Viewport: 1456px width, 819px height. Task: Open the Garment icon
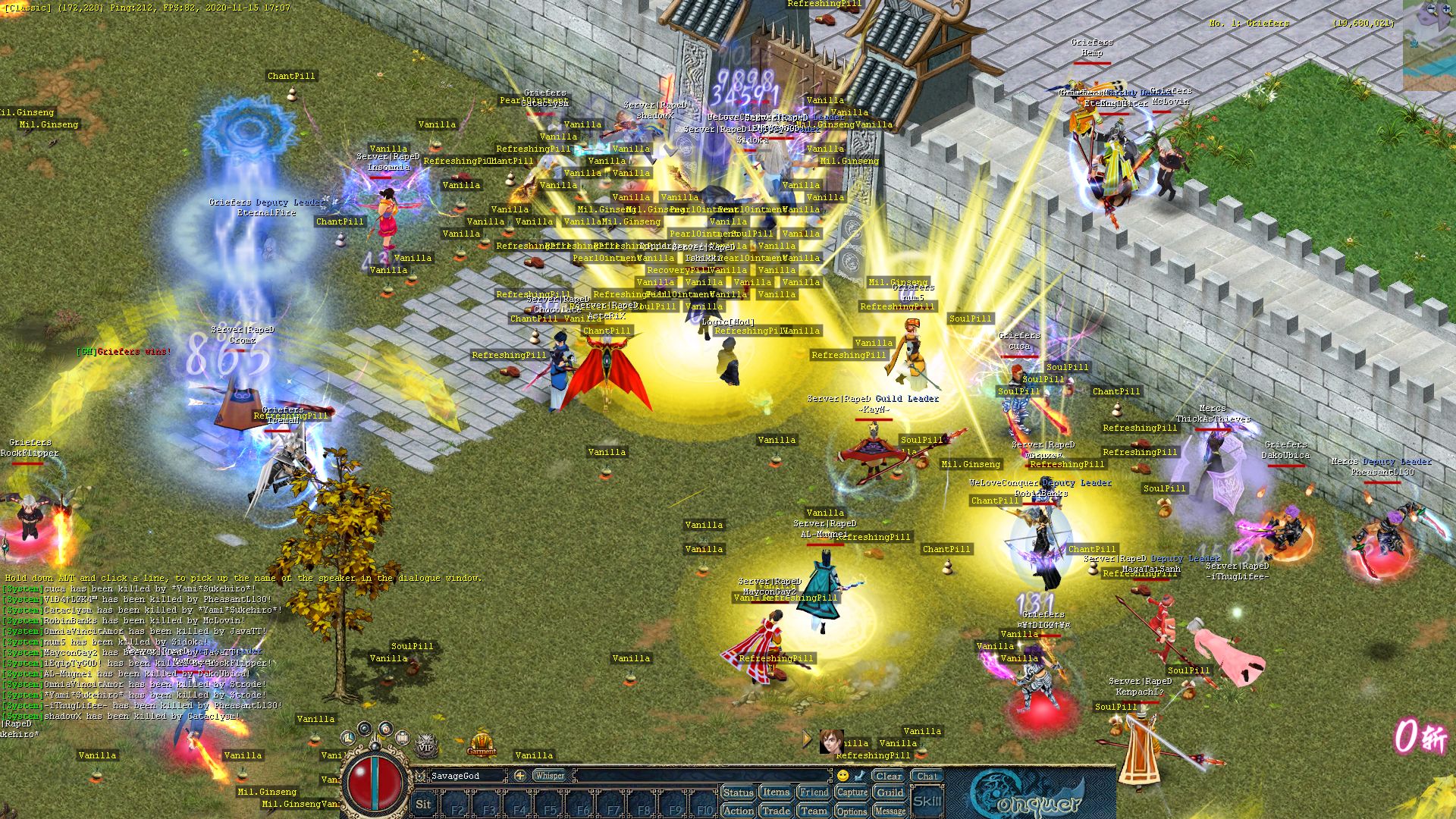pos(482,743)
